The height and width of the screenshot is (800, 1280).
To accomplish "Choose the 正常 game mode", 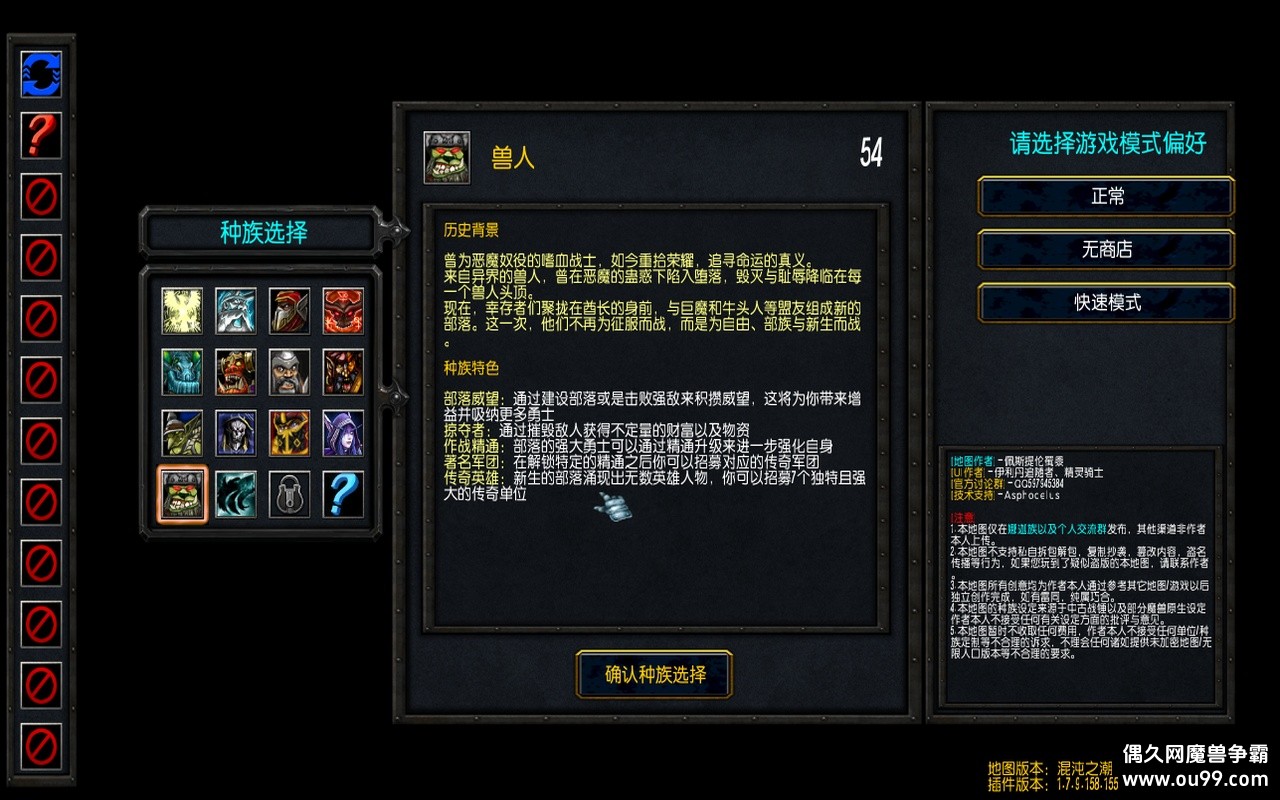I will pyautogui.click(x=1105, y=197).
